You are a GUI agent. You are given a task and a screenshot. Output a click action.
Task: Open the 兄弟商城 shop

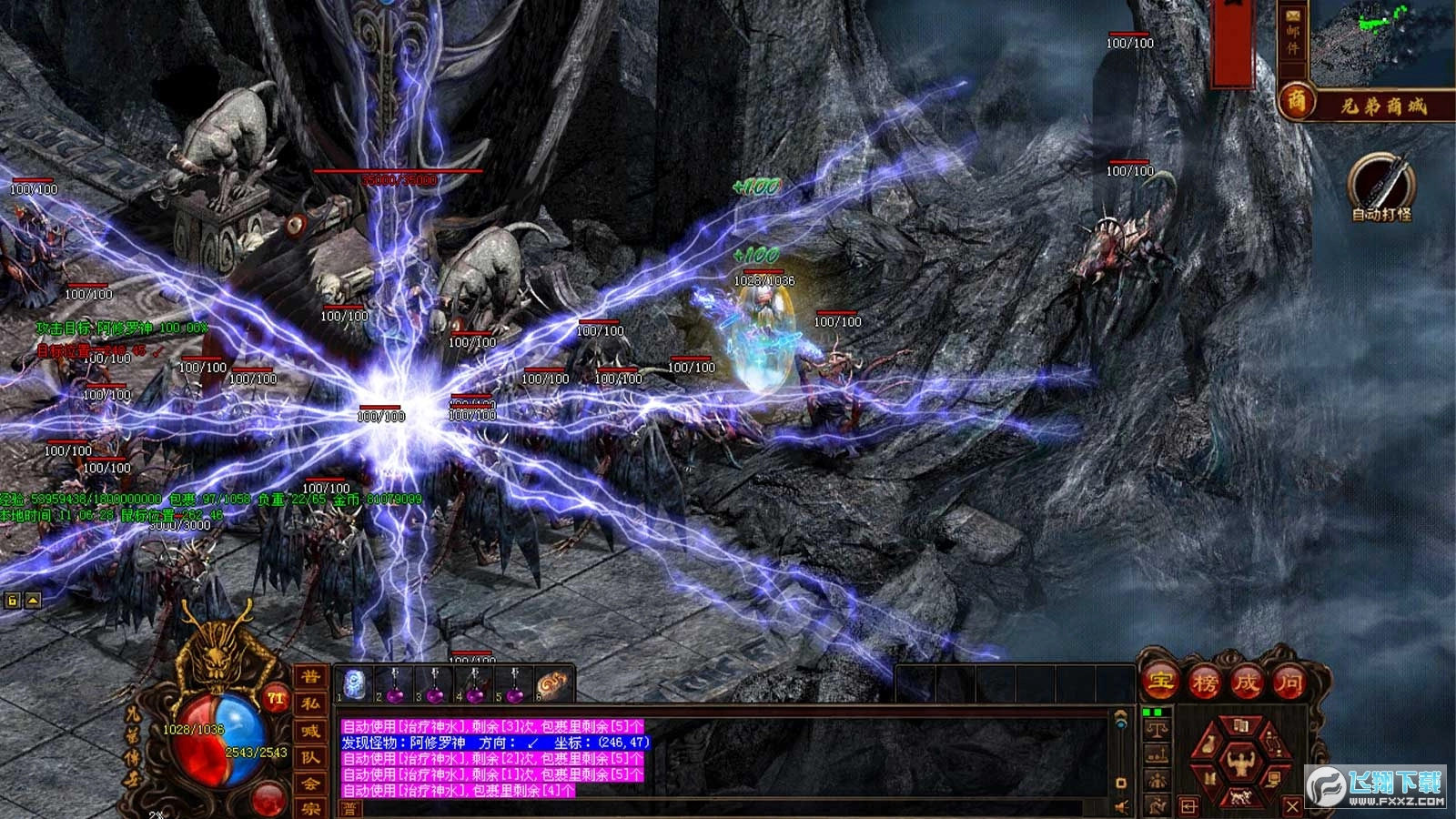[x=1365, y=105]
